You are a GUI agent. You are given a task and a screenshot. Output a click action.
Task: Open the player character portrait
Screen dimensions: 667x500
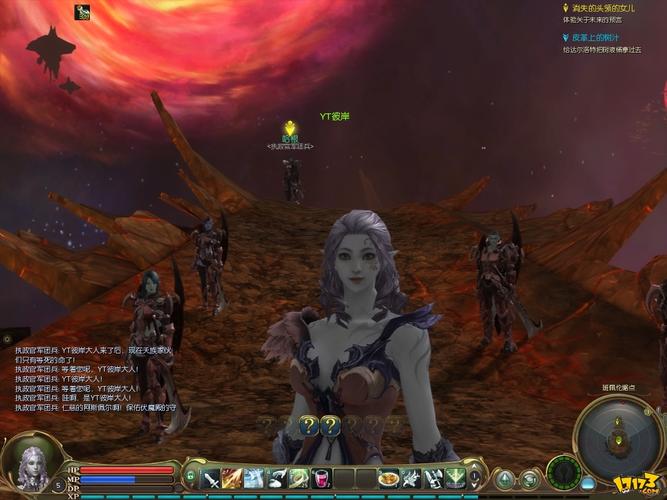[29, 462]
